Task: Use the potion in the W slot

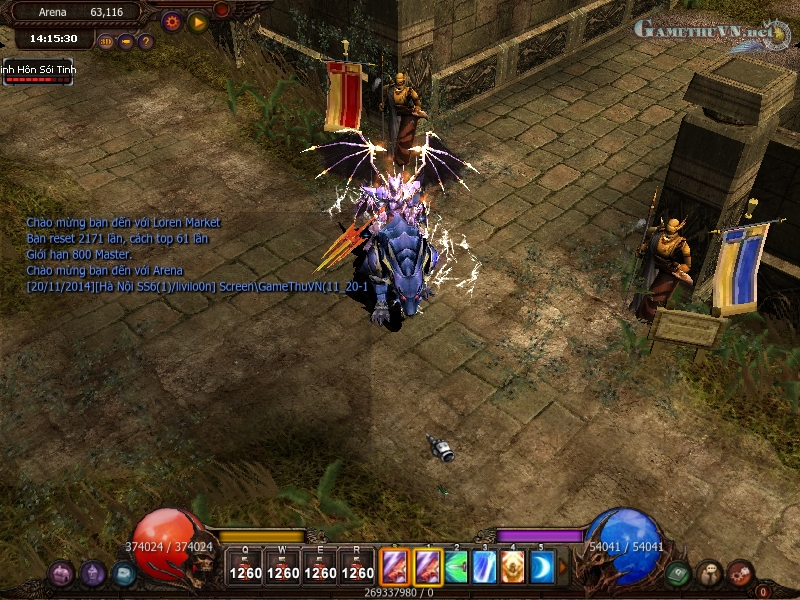Action: 283,566
